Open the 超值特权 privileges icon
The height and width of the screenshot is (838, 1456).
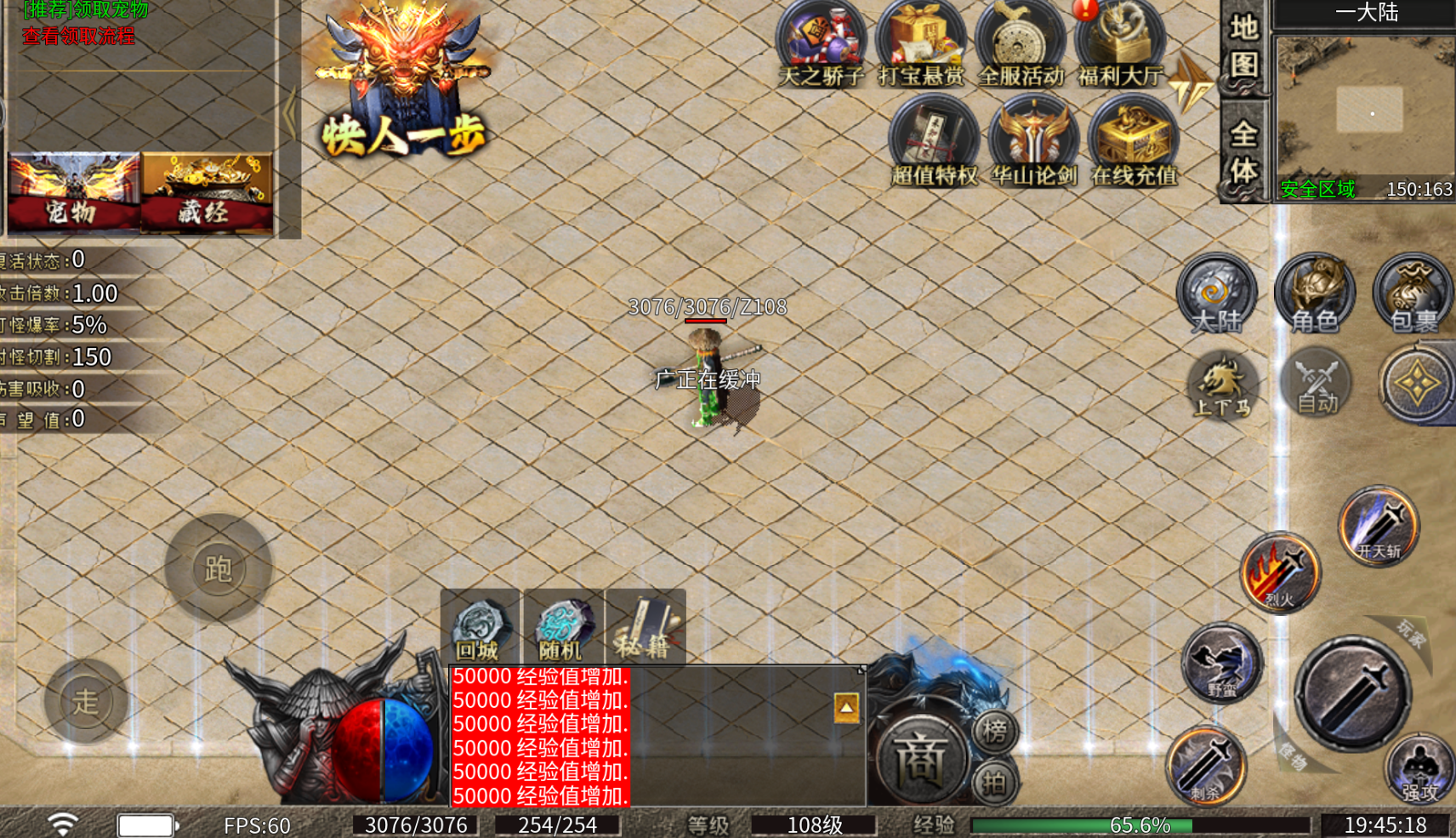[x=934, y=140]
